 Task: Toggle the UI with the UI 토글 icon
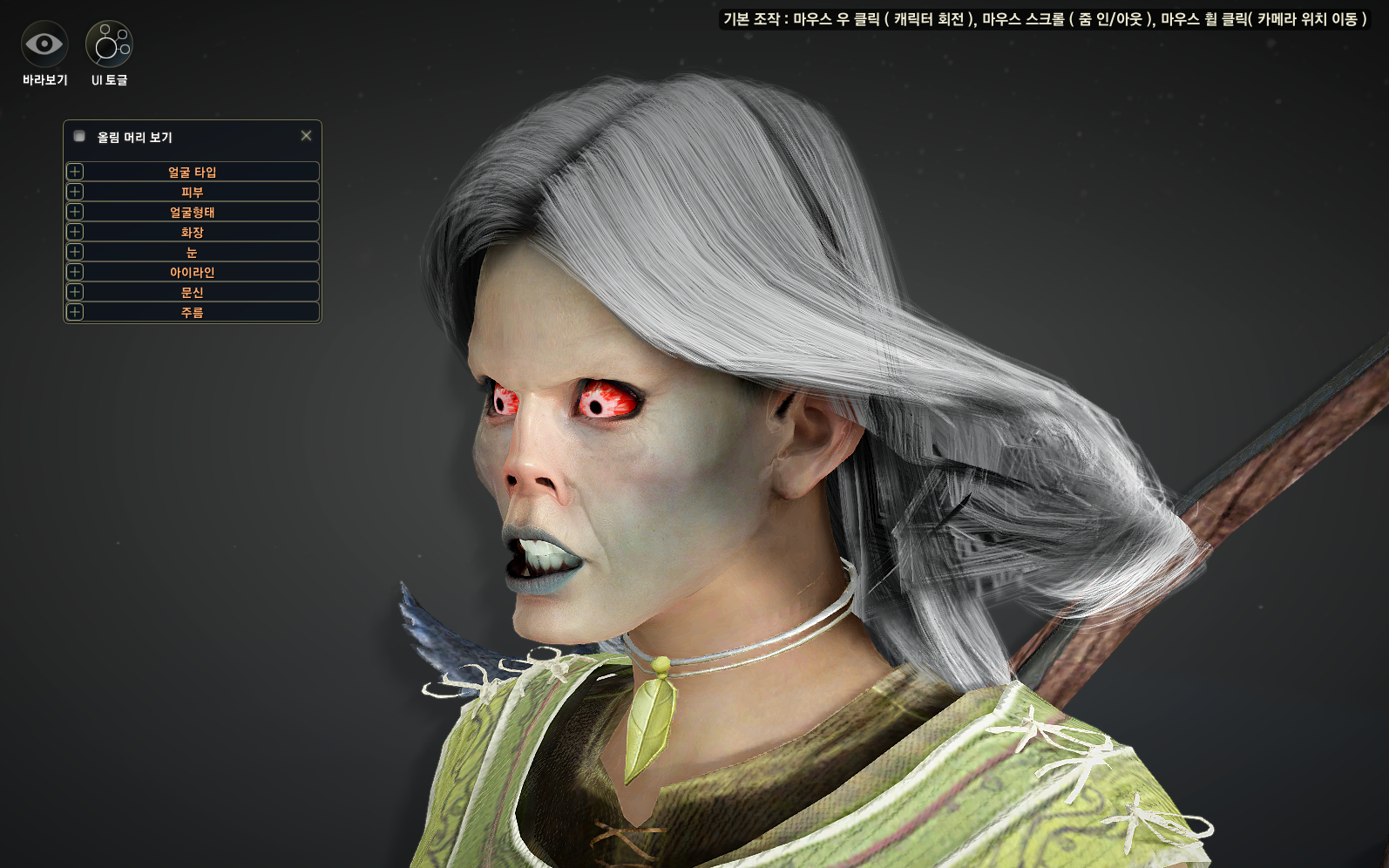pyautogui.click(x=109, y=44)
